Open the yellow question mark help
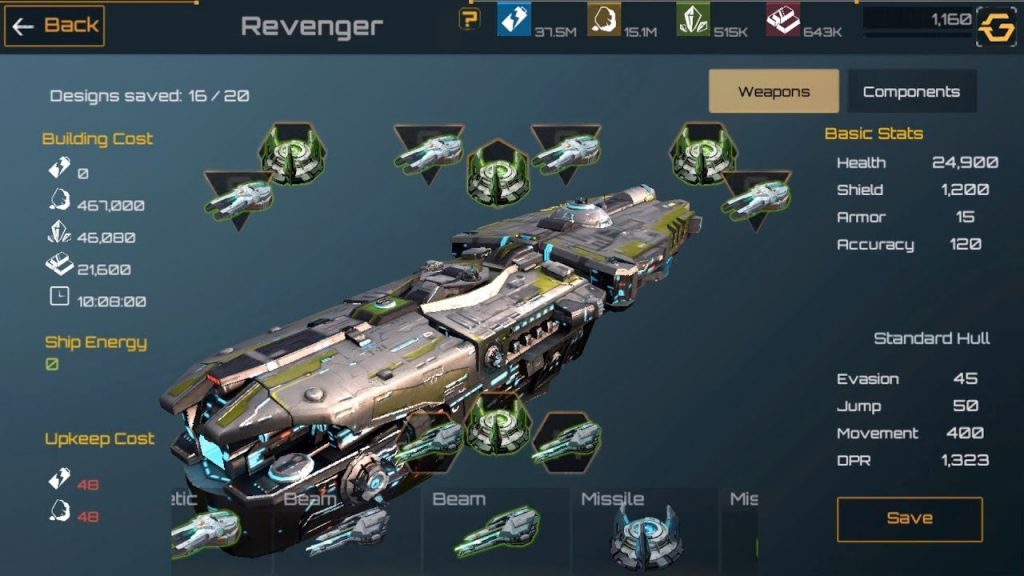The width and height of the screenshot is (1024, 576). [x=469, y=19]
